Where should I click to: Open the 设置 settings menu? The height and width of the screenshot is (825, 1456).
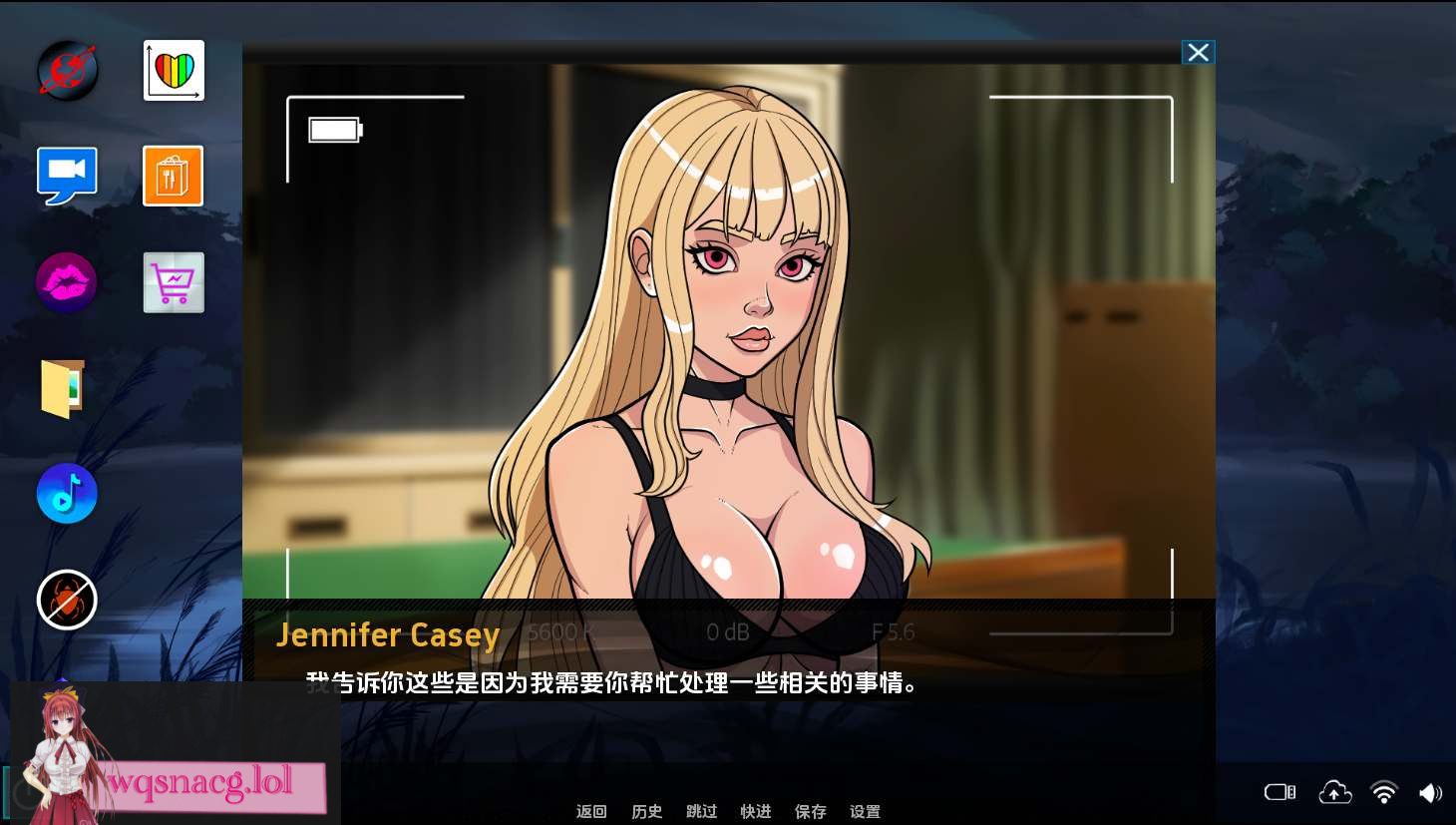(x=864, y=811)
